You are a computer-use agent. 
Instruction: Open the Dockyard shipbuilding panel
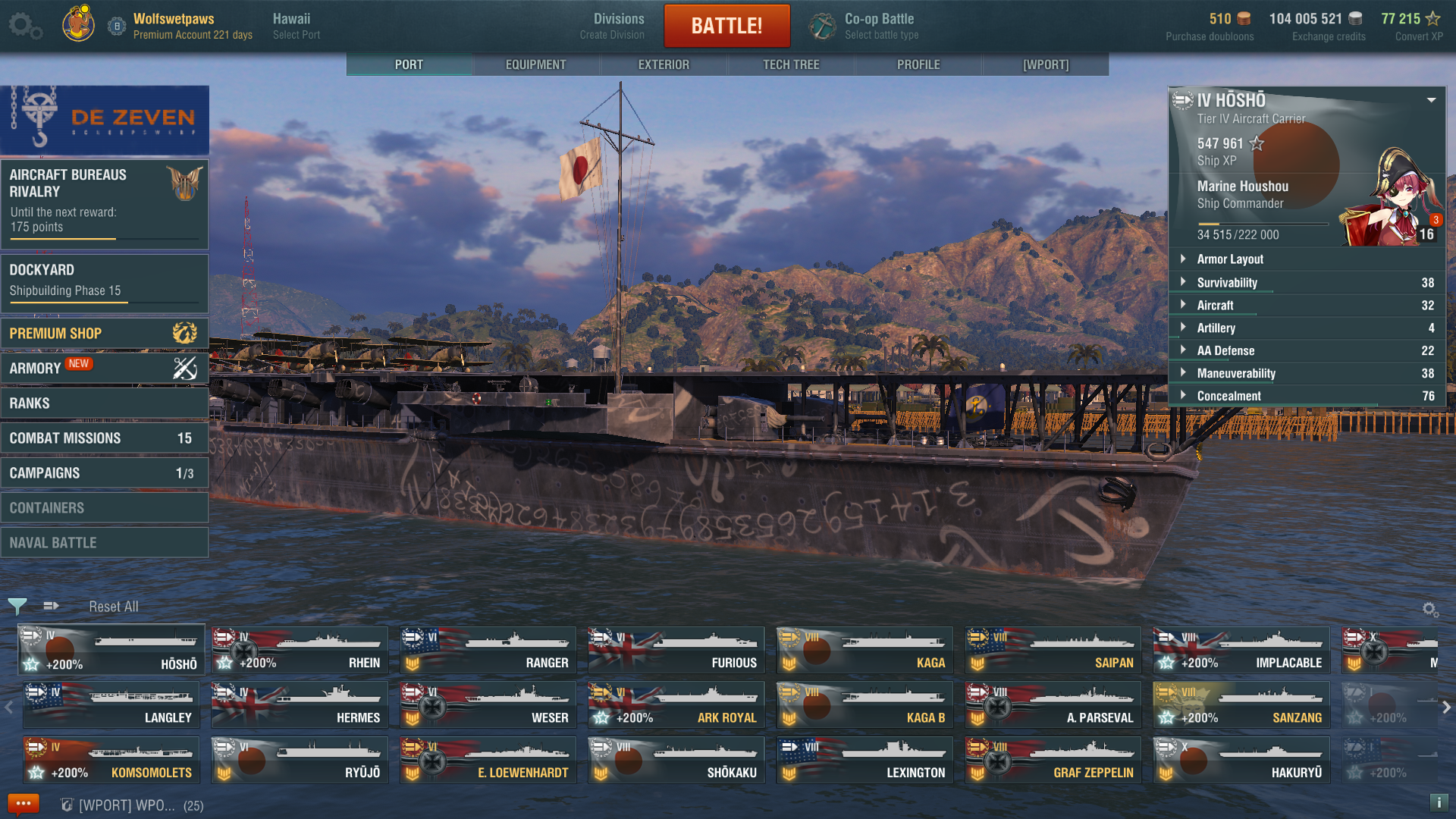[104, 281]
